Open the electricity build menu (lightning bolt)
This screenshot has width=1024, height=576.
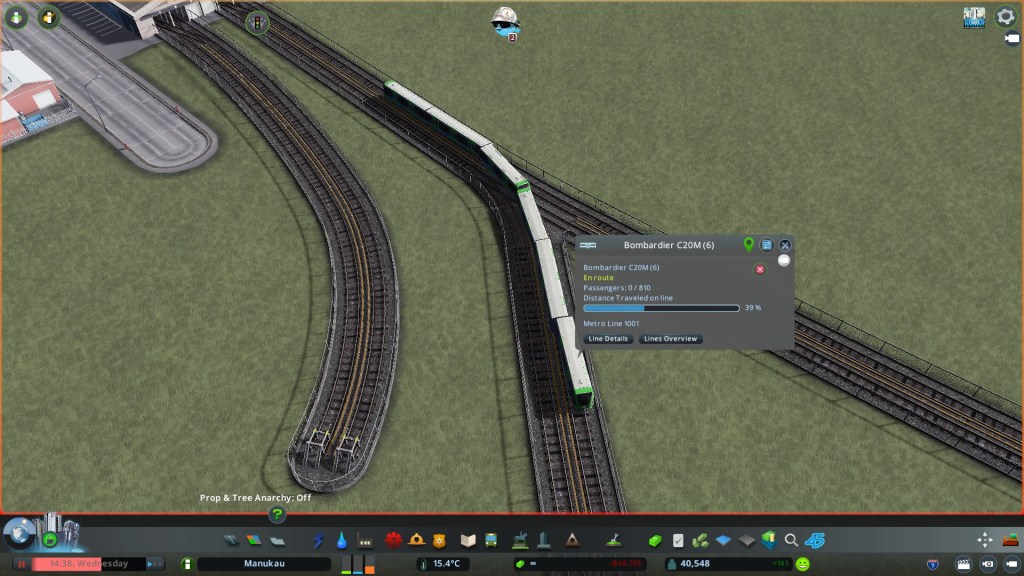coord(319,540)
